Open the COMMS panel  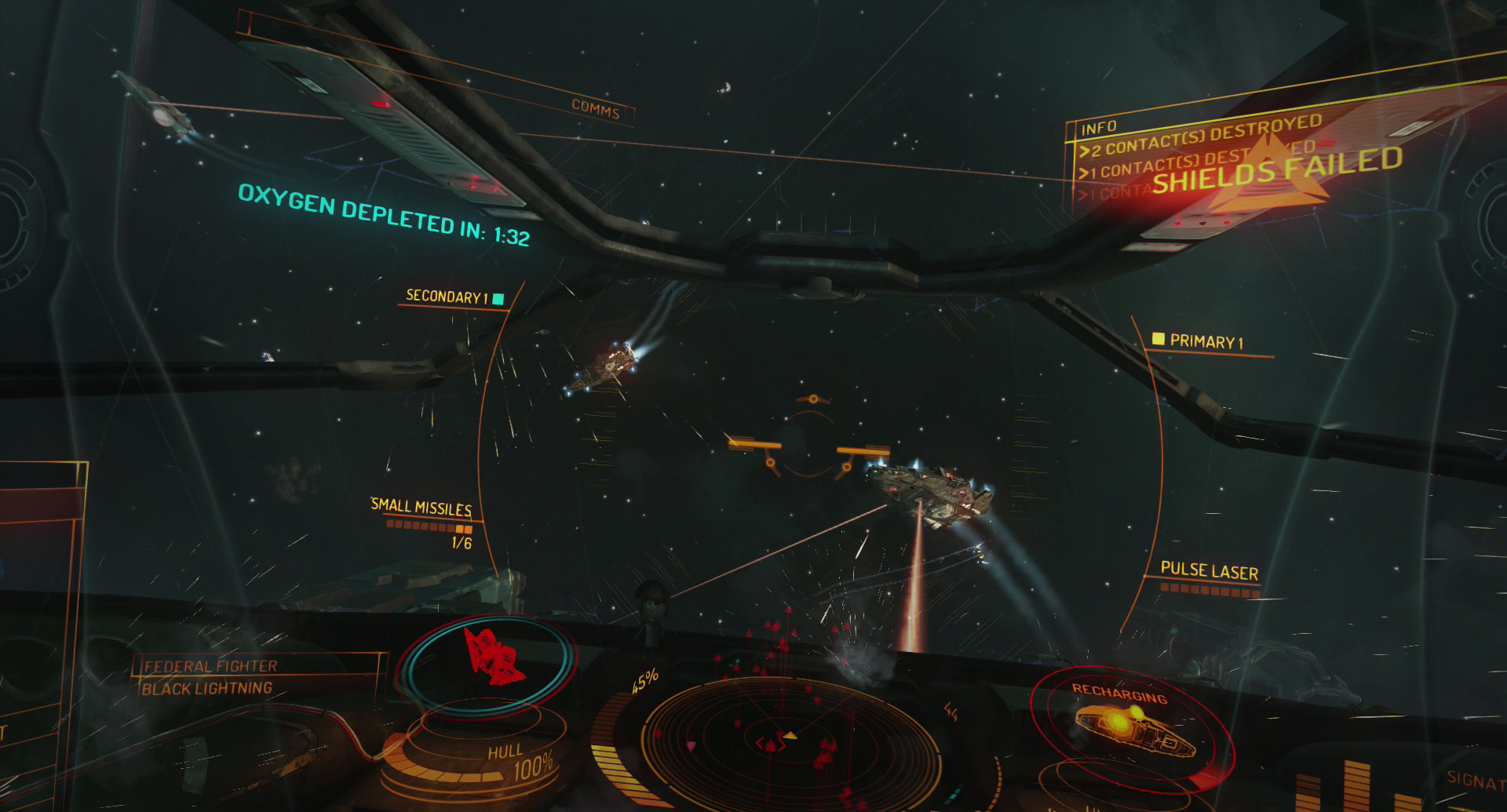pos(595,108)
